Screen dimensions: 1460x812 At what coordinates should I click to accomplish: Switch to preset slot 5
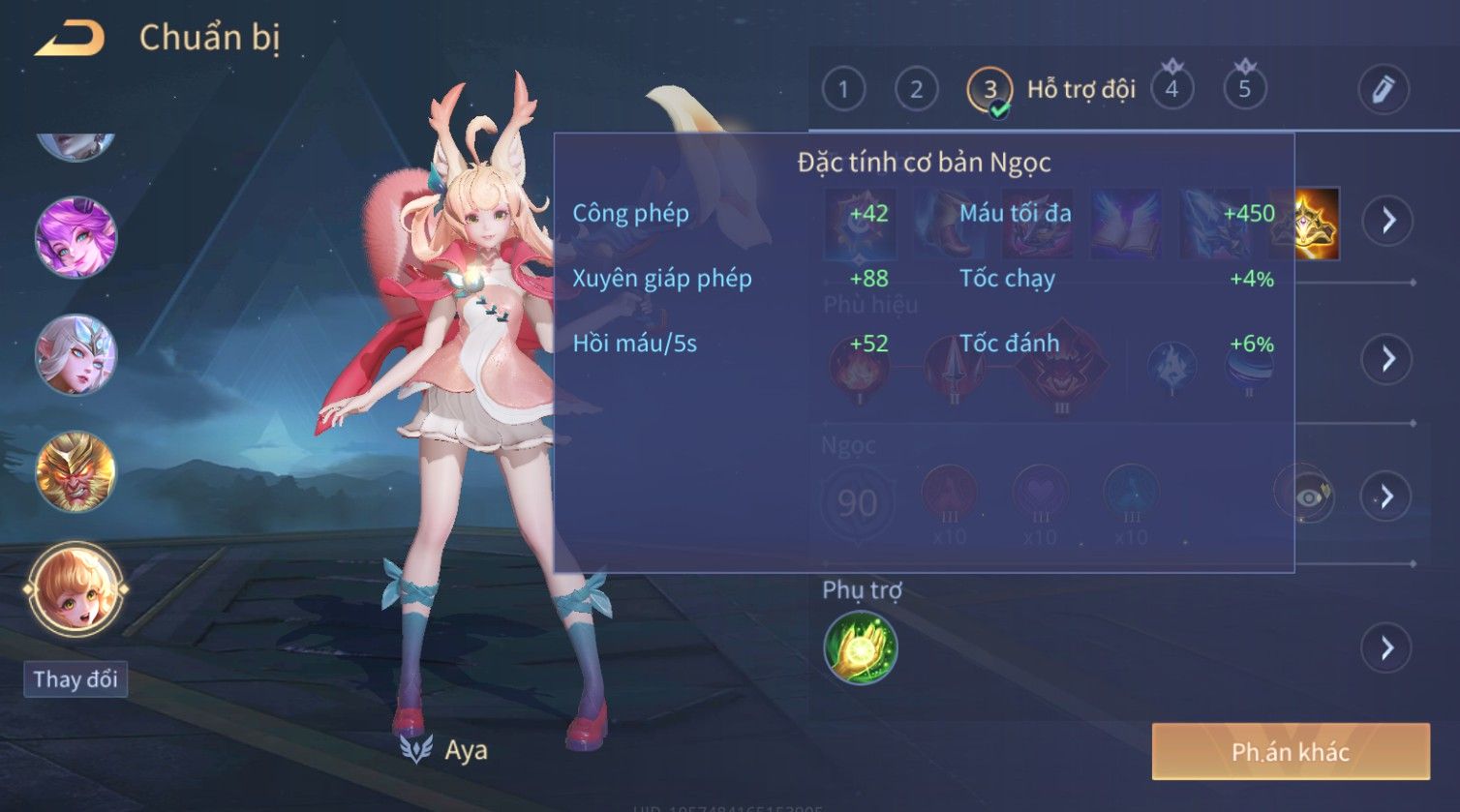[x=1244, y=90]
